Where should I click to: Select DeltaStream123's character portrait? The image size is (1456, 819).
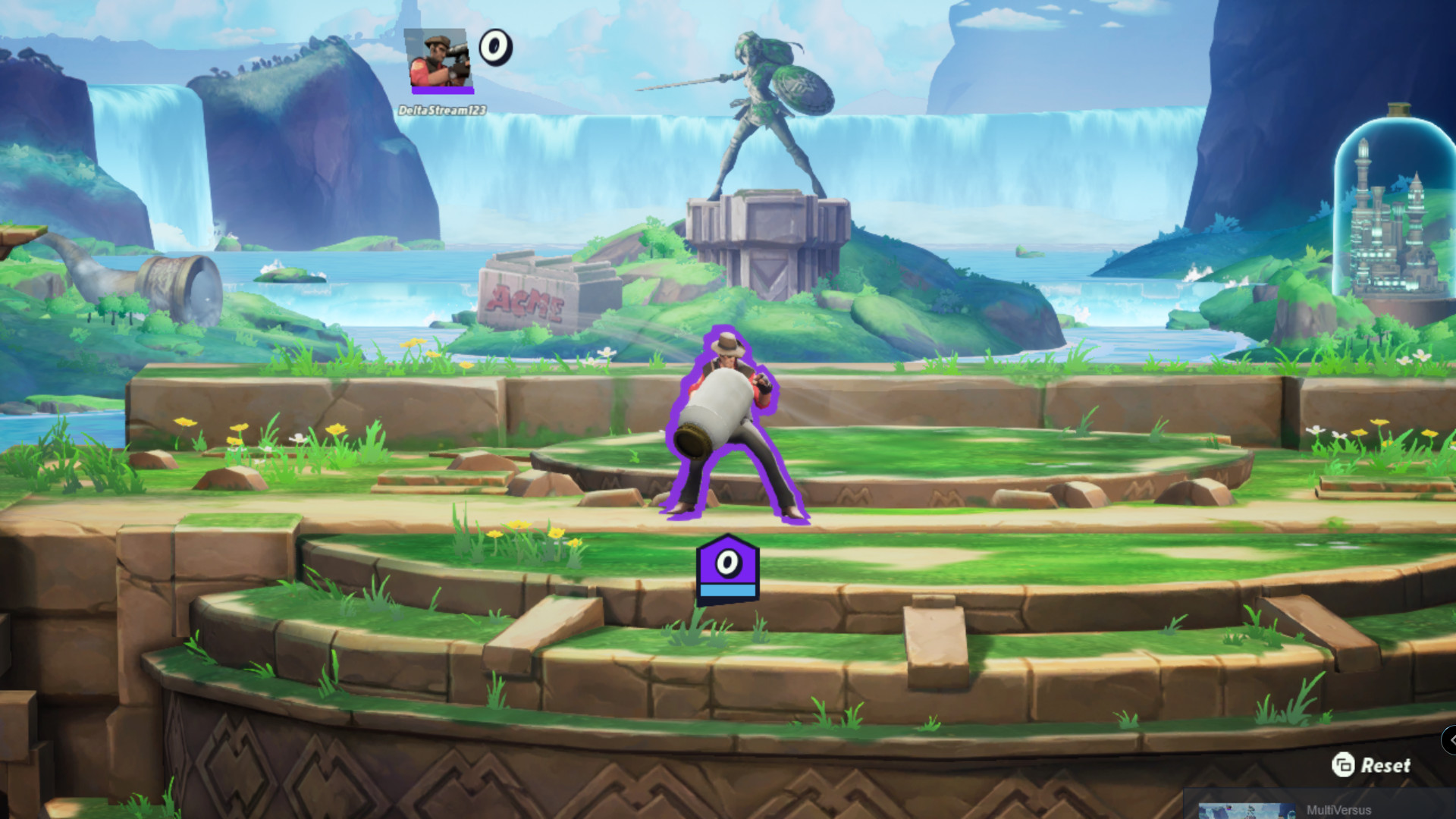click(x=436, y=58)
